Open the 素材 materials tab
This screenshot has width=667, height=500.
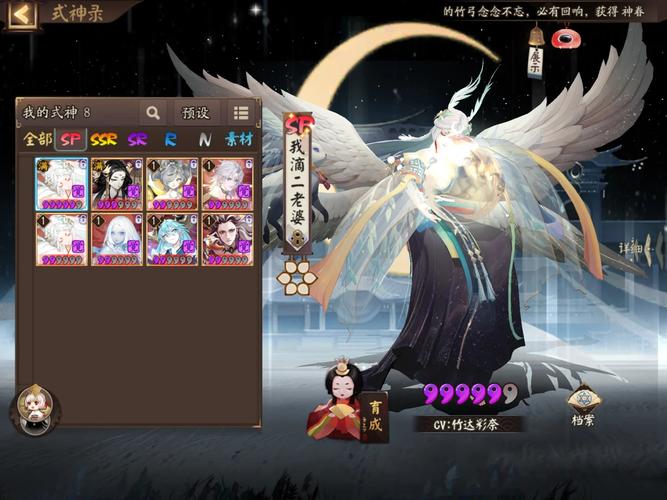pos(239,140)
